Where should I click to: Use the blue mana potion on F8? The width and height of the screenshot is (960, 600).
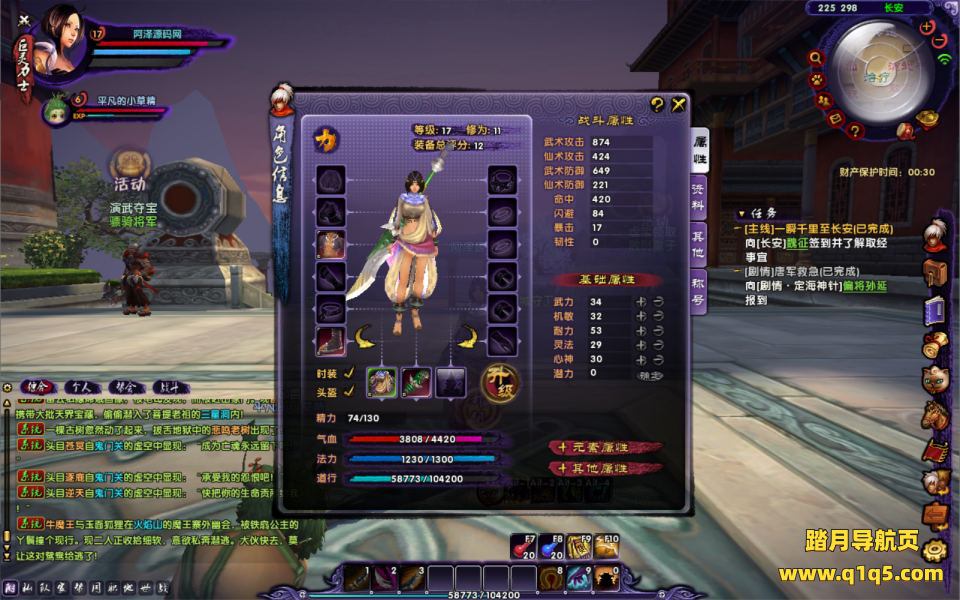pos(551,547)
